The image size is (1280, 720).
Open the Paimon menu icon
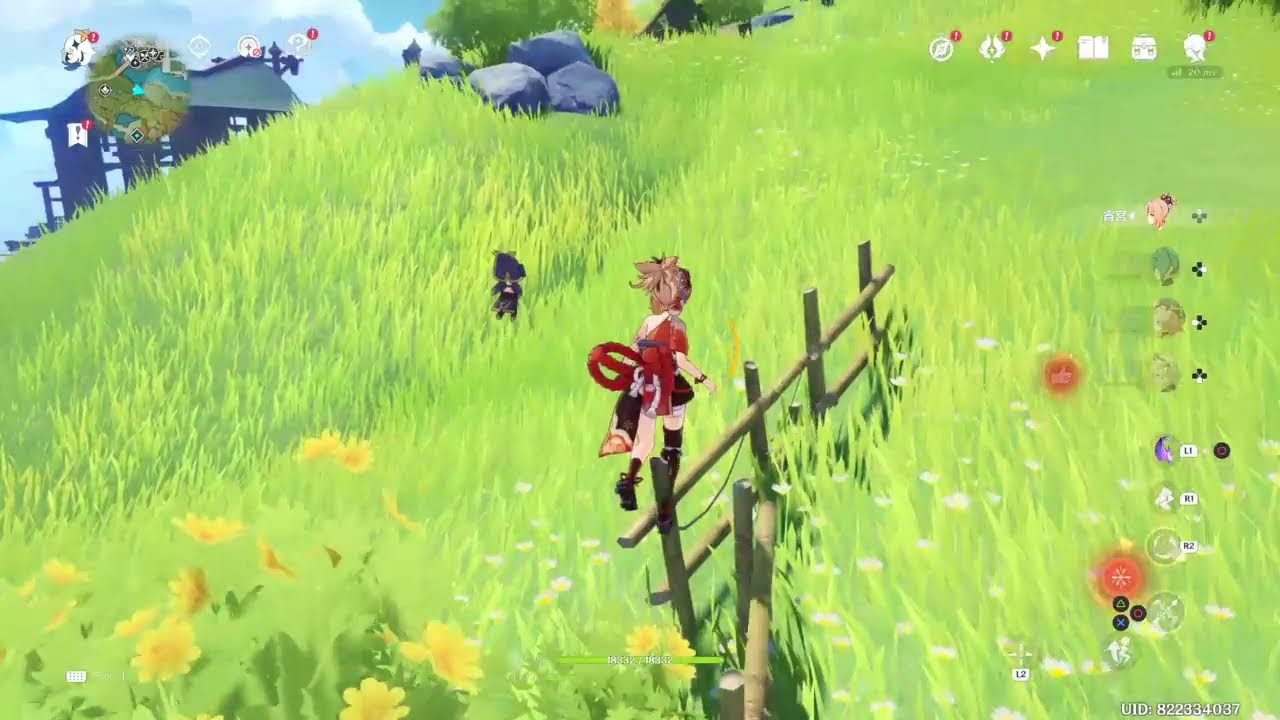tap(78, 49)
